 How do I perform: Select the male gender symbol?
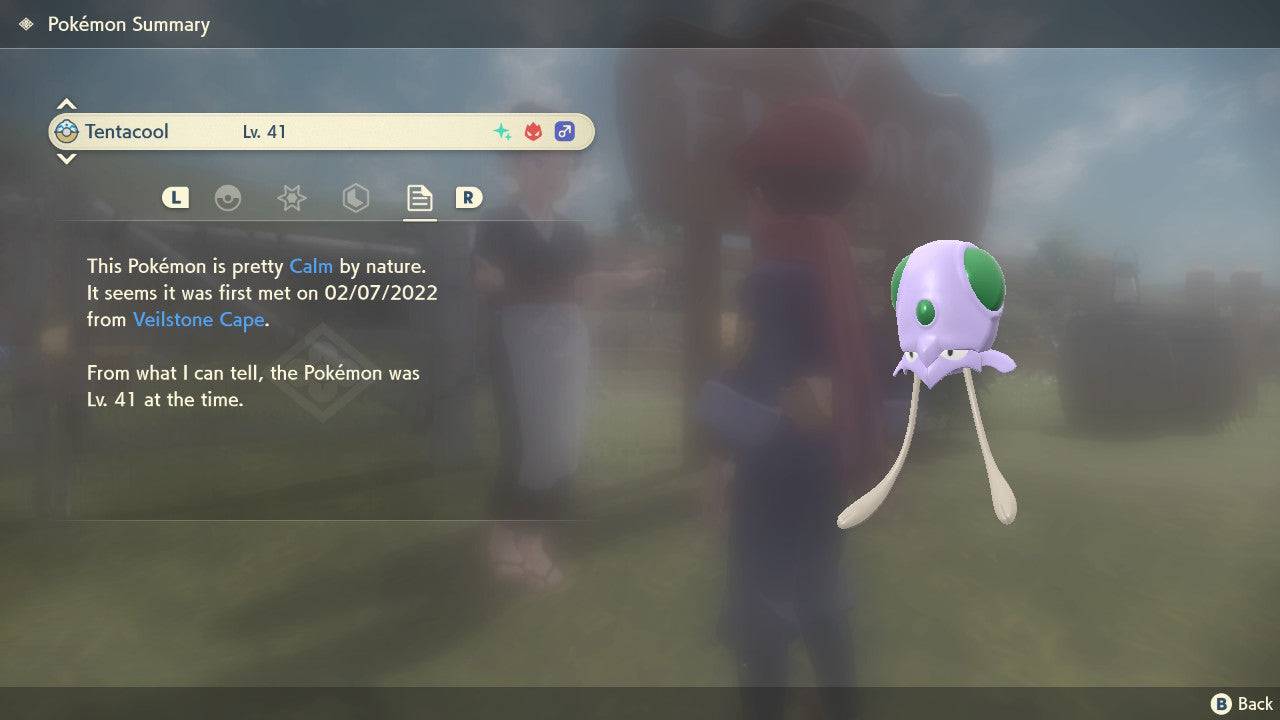[x=565, y=131]
